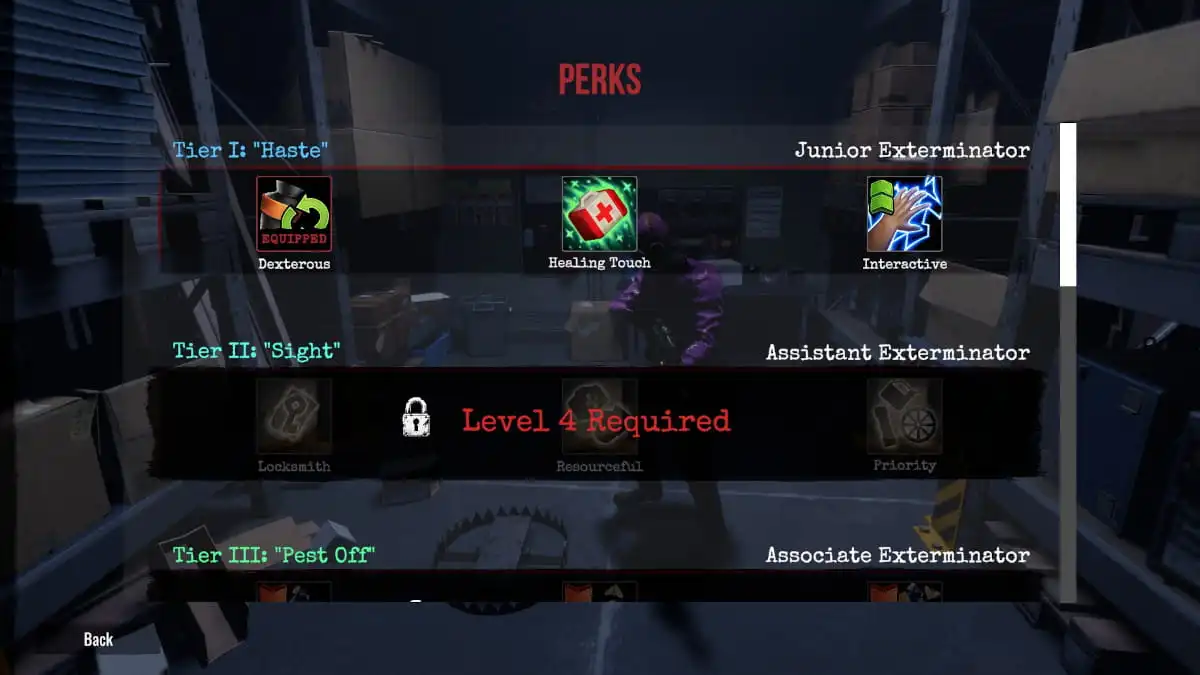Pick the Interactive perk icon
The height and width of the screenshot is (675, 1200).
(904, 214)
